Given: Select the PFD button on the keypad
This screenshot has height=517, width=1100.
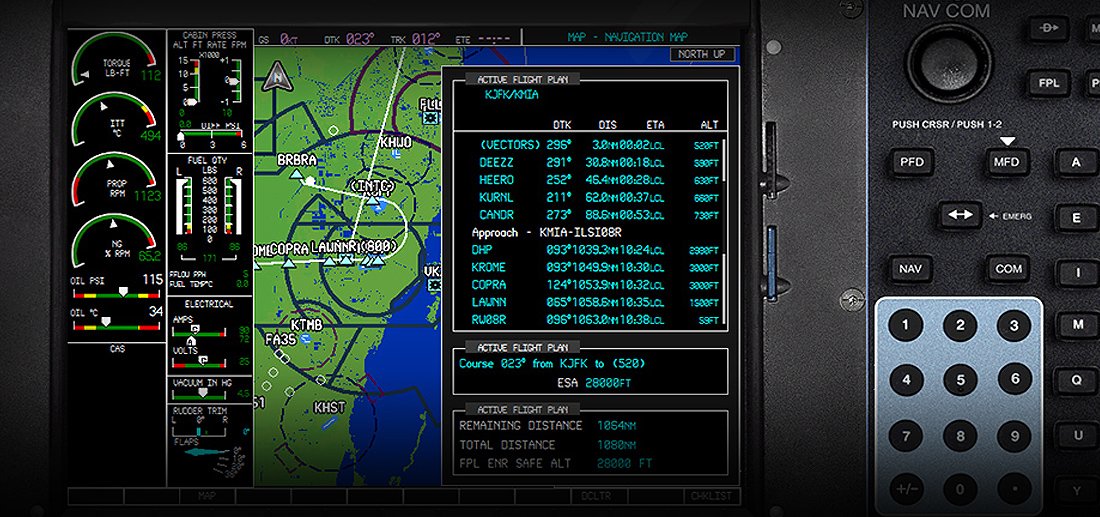Looking at the screenshot, I should [911, 162].
